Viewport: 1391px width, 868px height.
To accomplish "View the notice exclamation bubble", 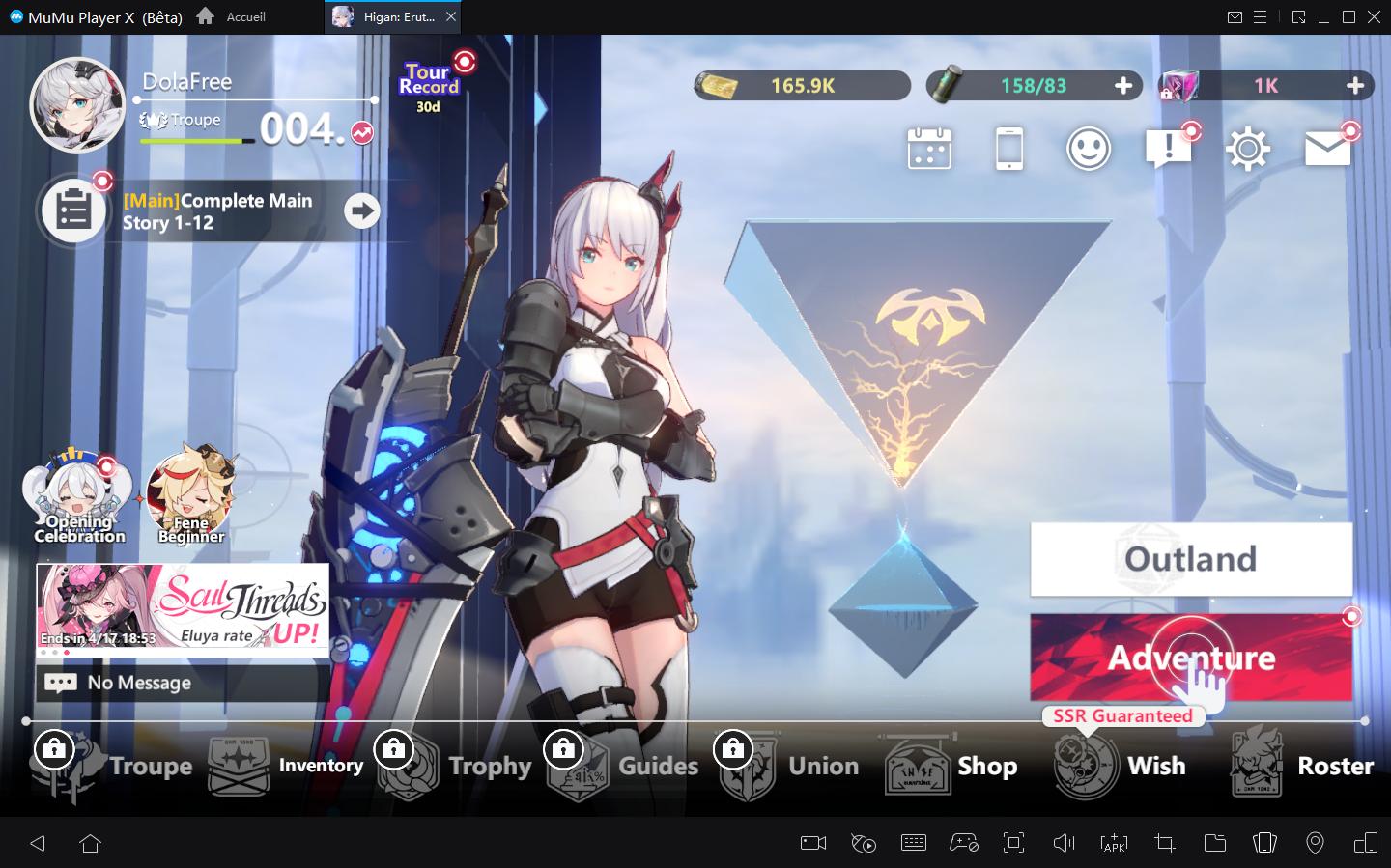I will click(x=1168, y=150).
